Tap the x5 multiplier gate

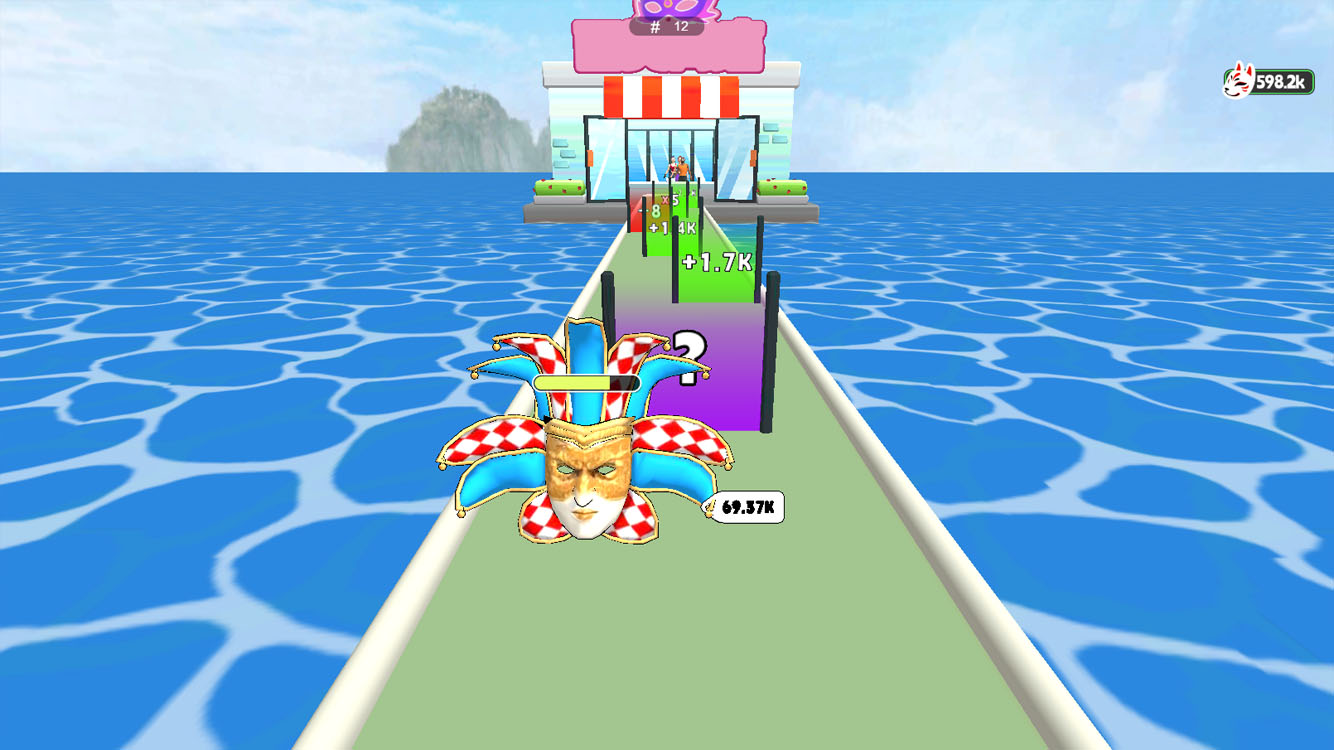(x=671, y=199)
